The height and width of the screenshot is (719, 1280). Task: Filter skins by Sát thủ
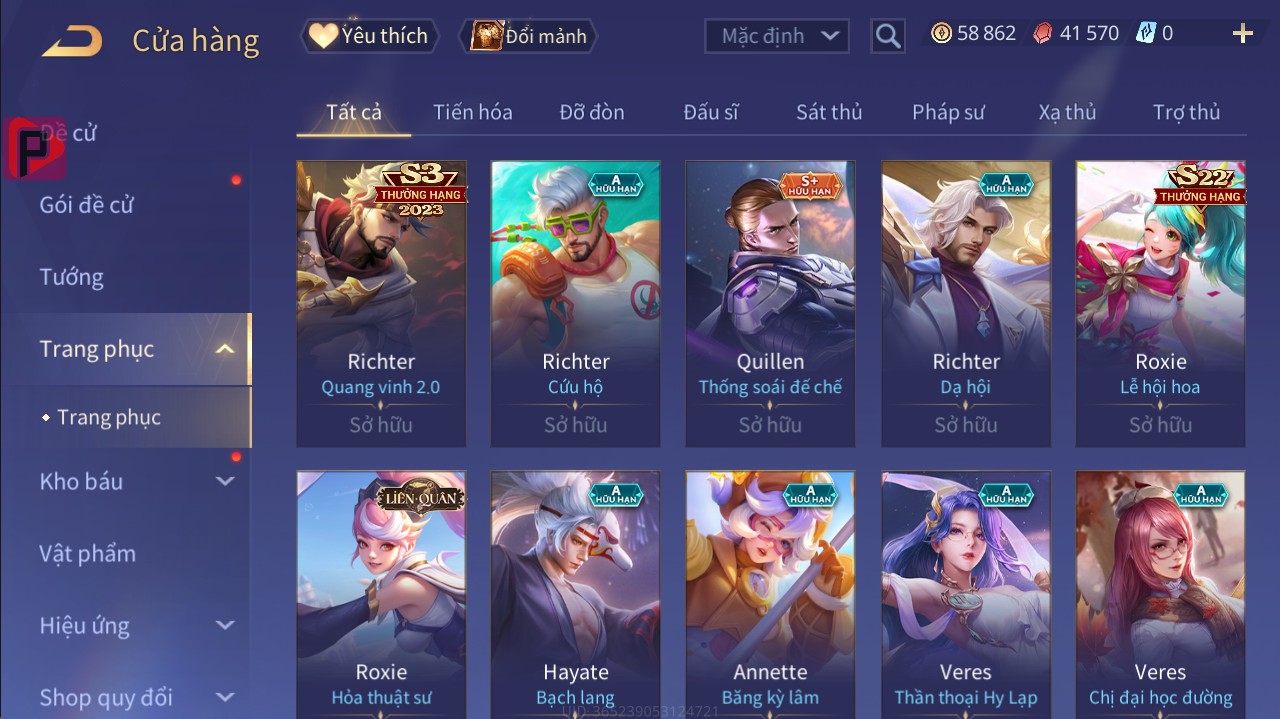(829, 112)
